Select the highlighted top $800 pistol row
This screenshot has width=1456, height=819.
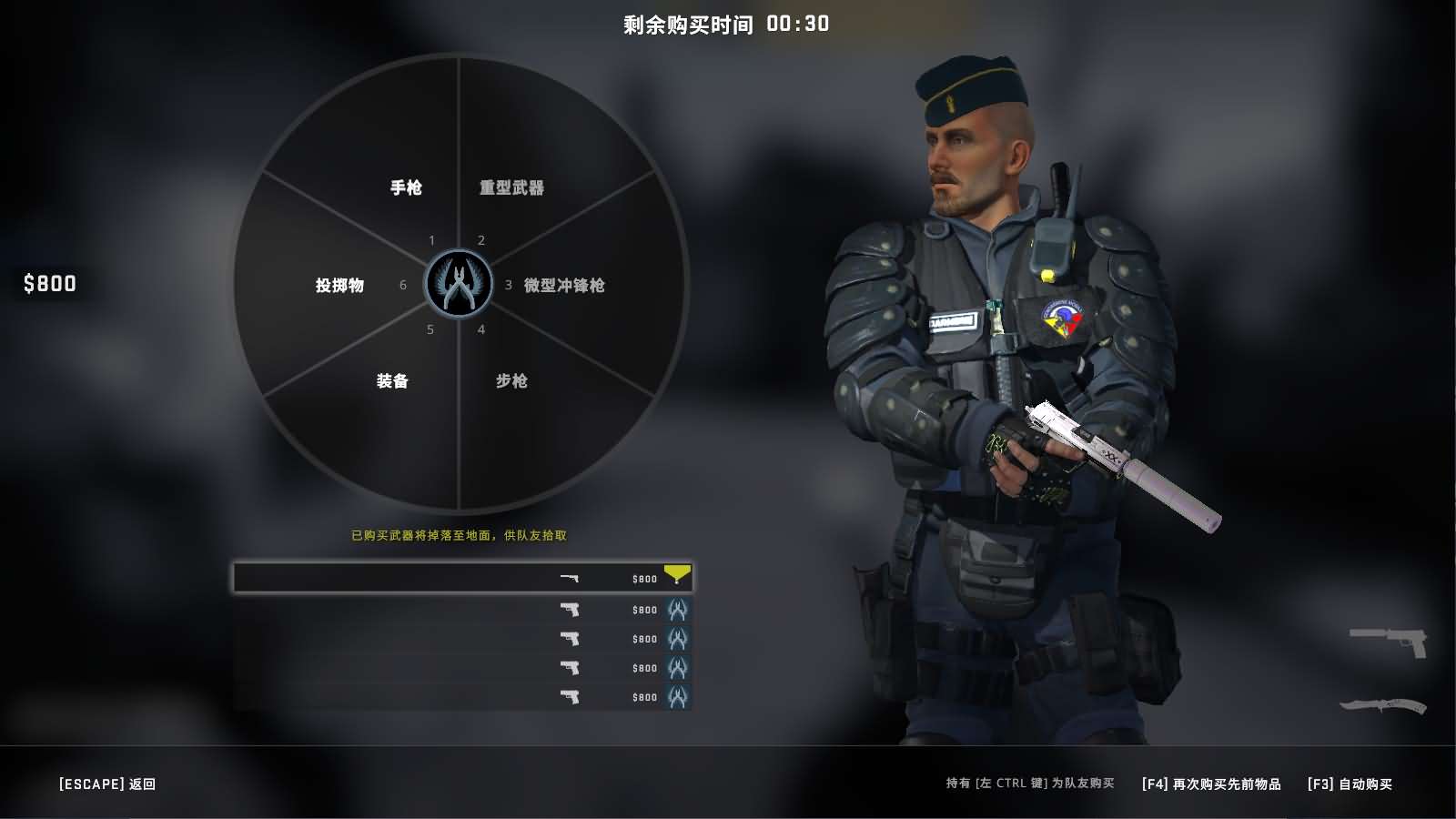tap(462, 578)
